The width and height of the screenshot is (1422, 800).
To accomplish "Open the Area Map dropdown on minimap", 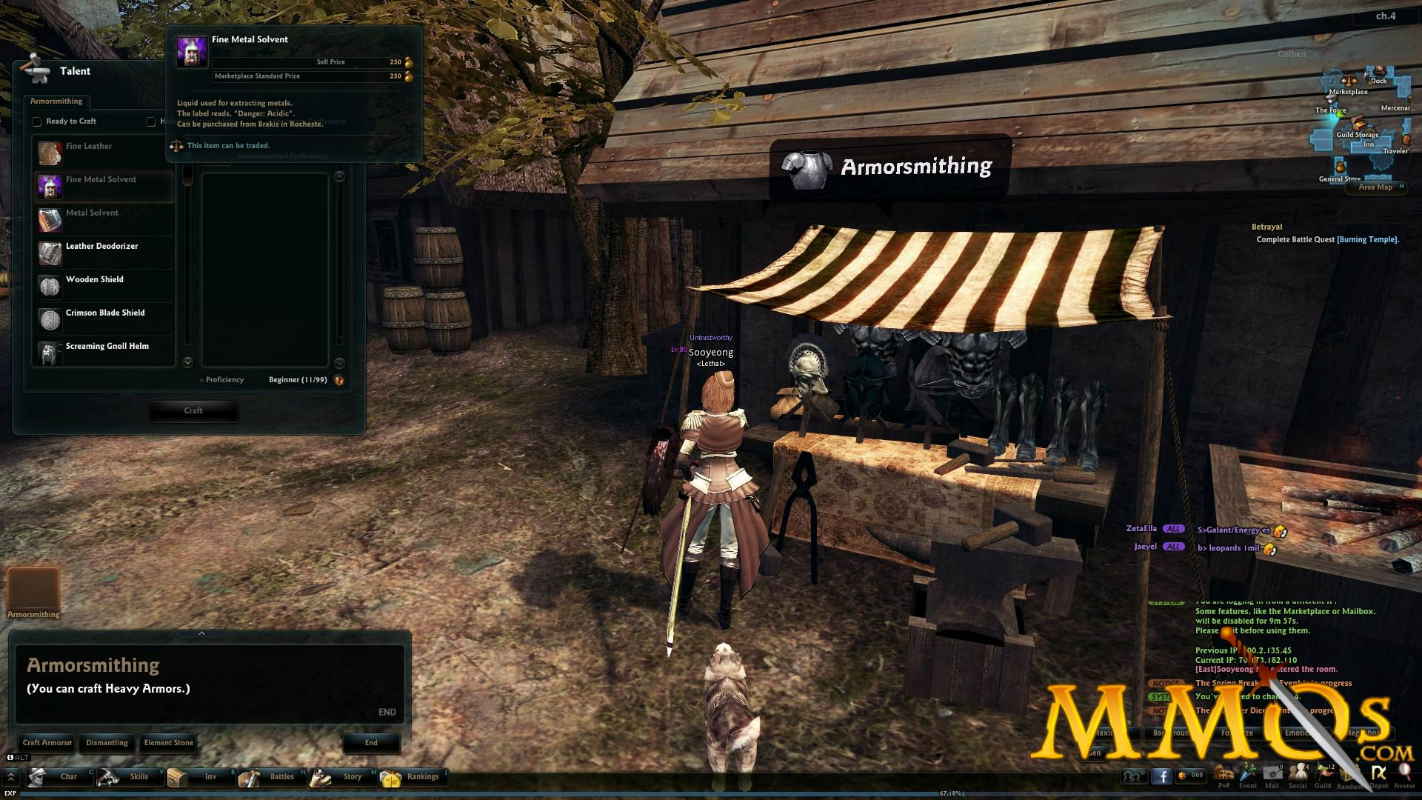I will coord(1376,187).
